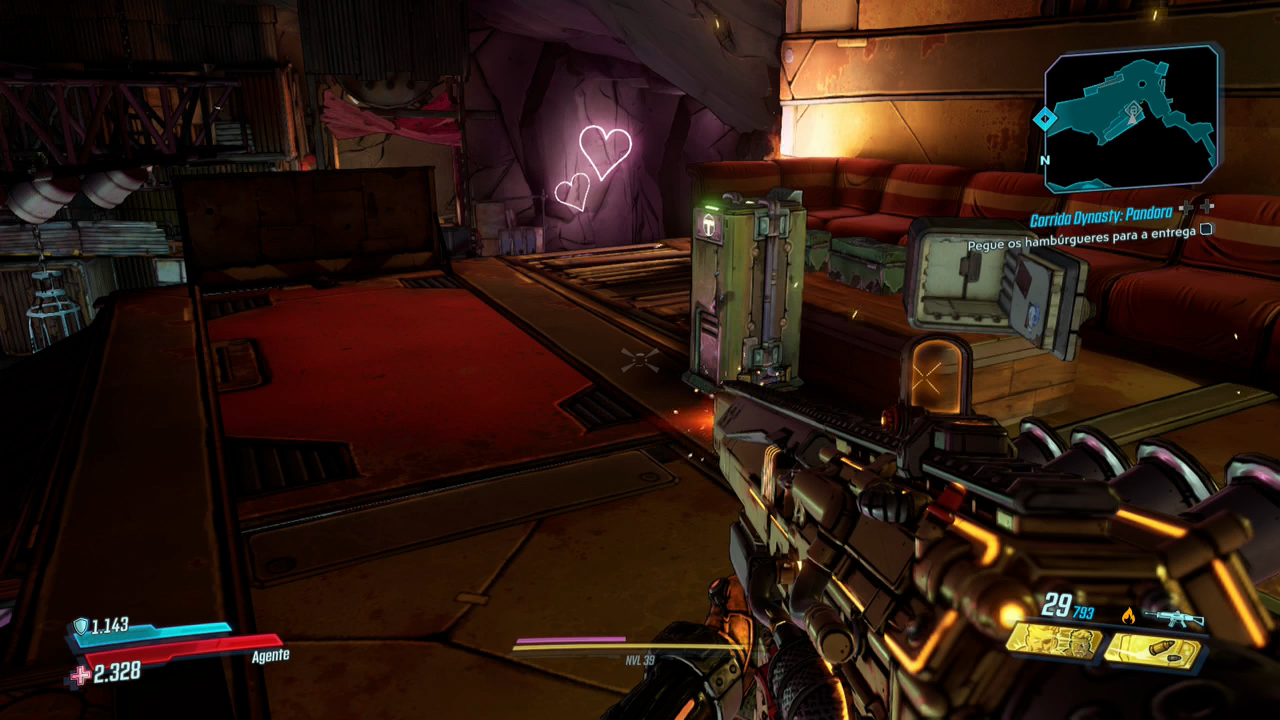Select the assault rifle weapon icon
Screen dimensions: 1280x720
click(1174, 617)
